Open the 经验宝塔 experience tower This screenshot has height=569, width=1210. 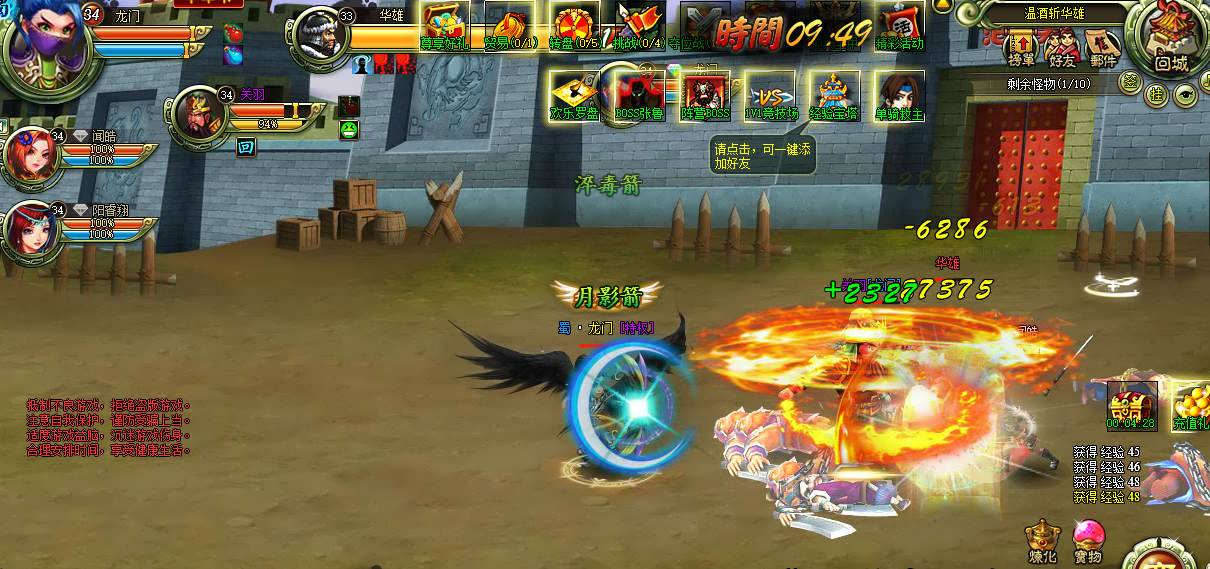(834, 95)
